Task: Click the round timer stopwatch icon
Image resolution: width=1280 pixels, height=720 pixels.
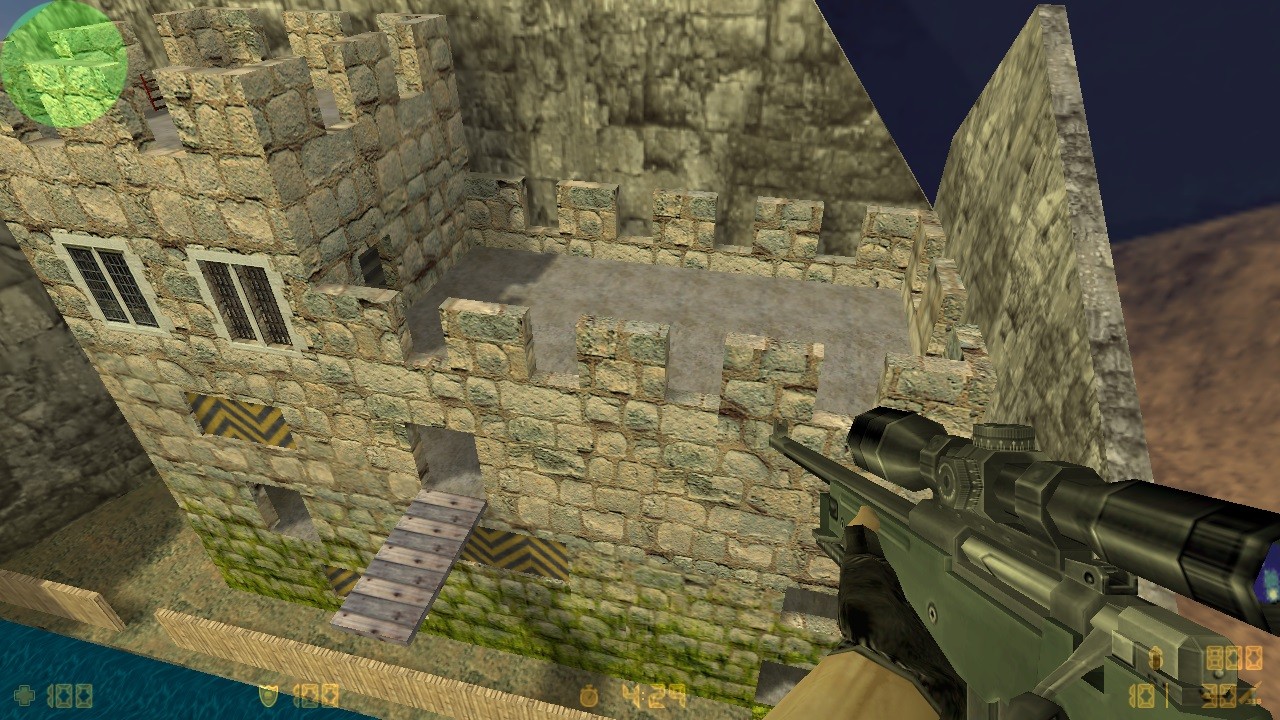Action: click(x=590, y=695)
